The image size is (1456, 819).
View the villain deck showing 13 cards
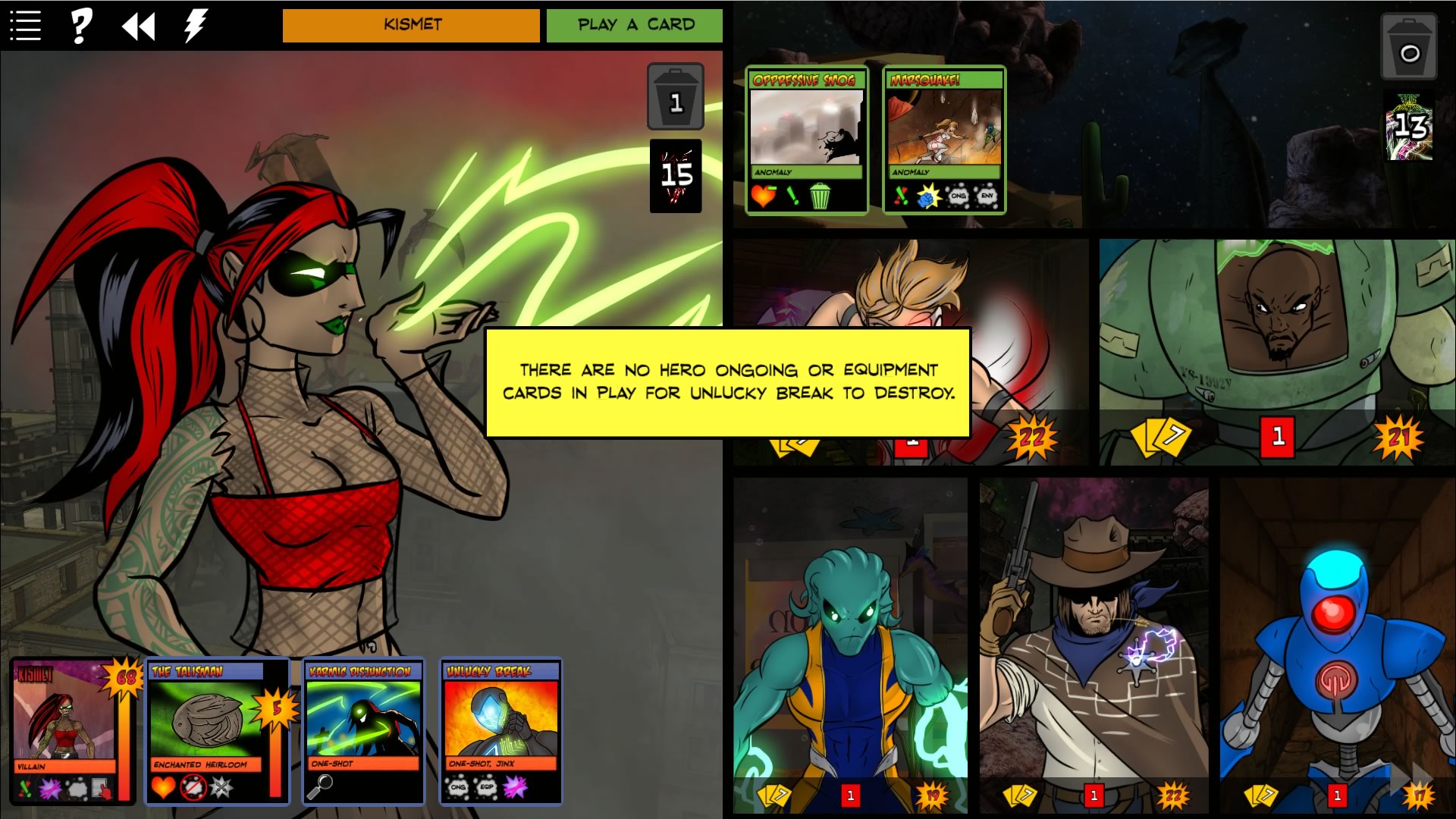(x=1407, y=129)
